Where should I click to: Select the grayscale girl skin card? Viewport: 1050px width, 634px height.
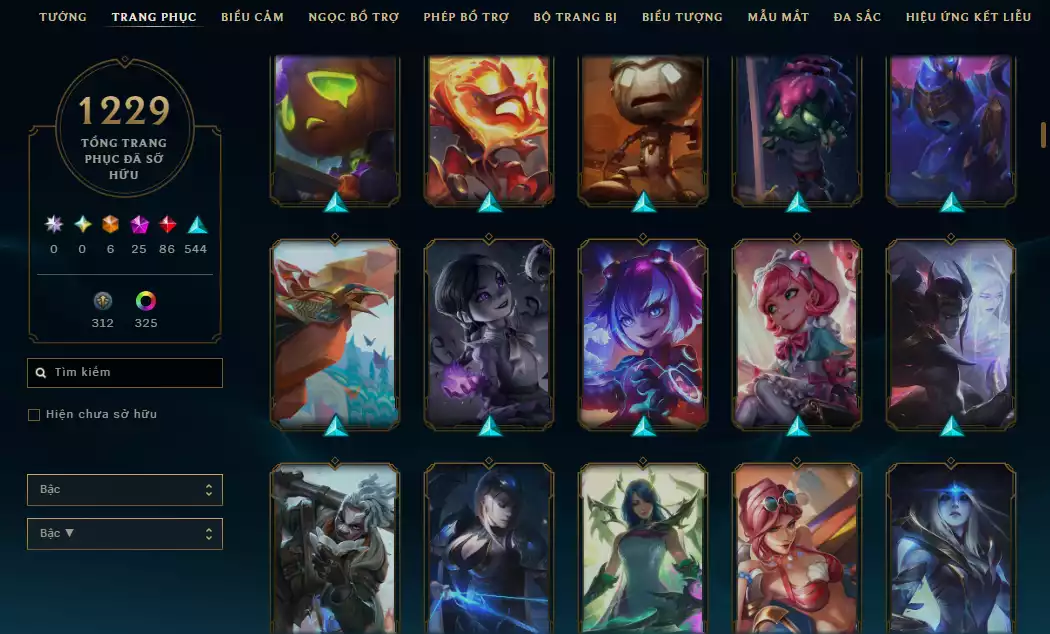[x=489, y=333]
